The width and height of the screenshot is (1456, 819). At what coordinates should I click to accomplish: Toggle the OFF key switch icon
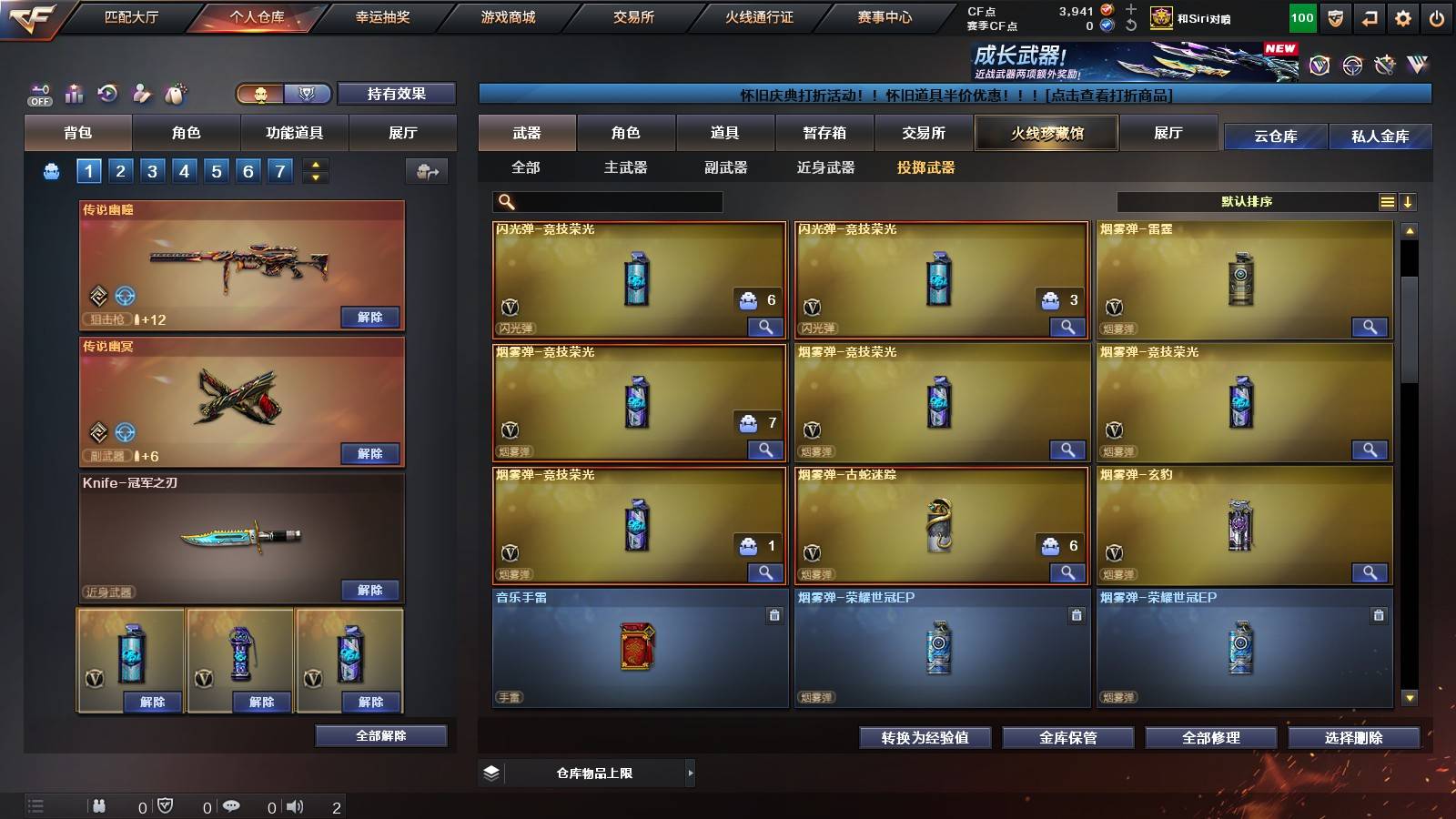(39, 93)
